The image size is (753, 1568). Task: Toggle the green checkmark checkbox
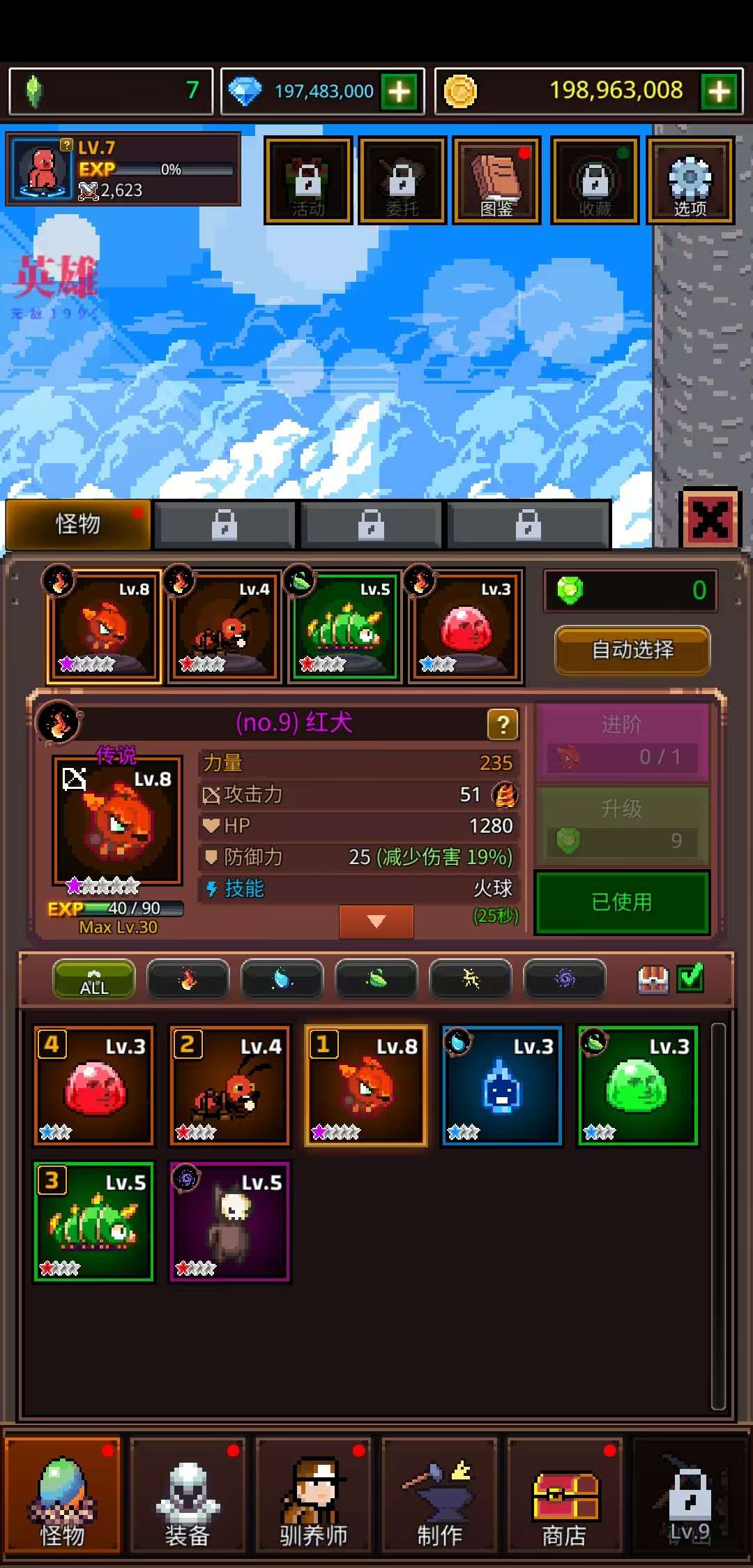pyautogui.click(x=690, y=978)
